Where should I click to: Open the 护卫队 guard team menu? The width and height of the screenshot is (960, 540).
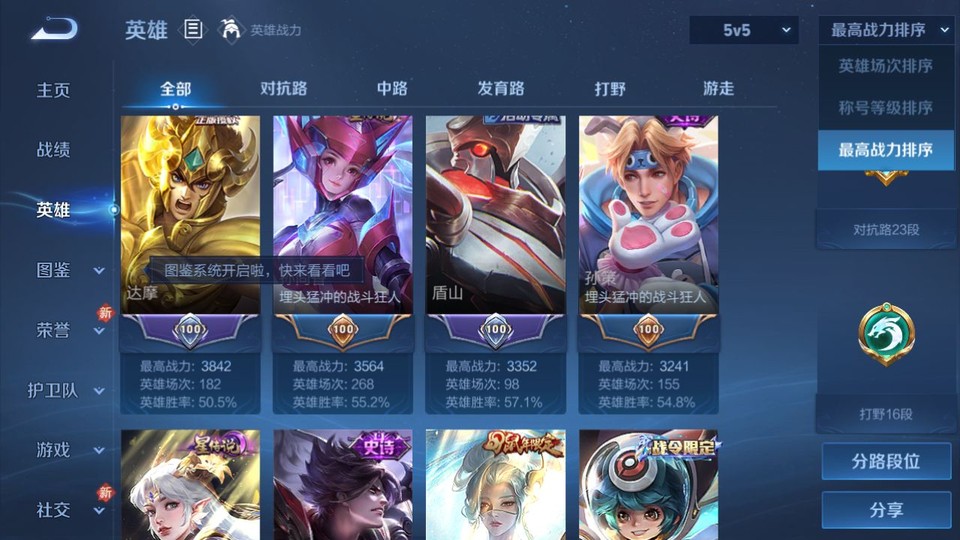click(66, 390)
